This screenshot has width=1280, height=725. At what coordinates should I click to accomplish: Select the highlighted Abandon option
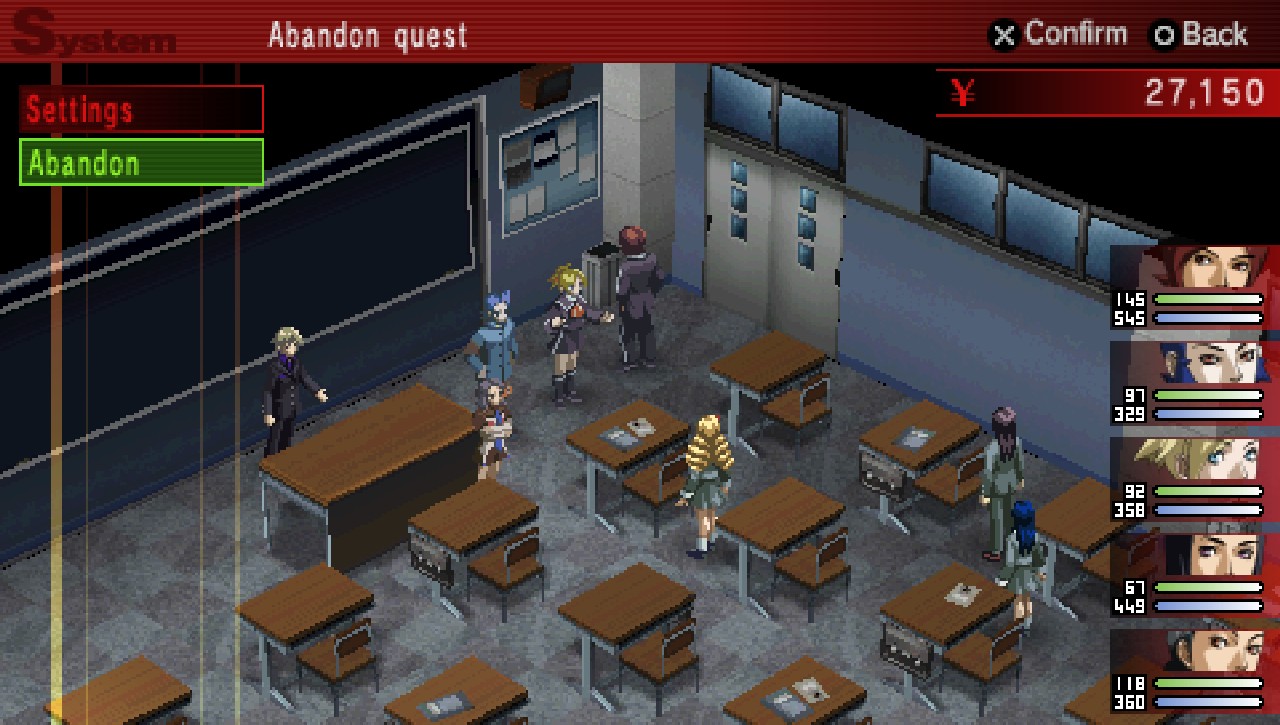coord(141,163)
